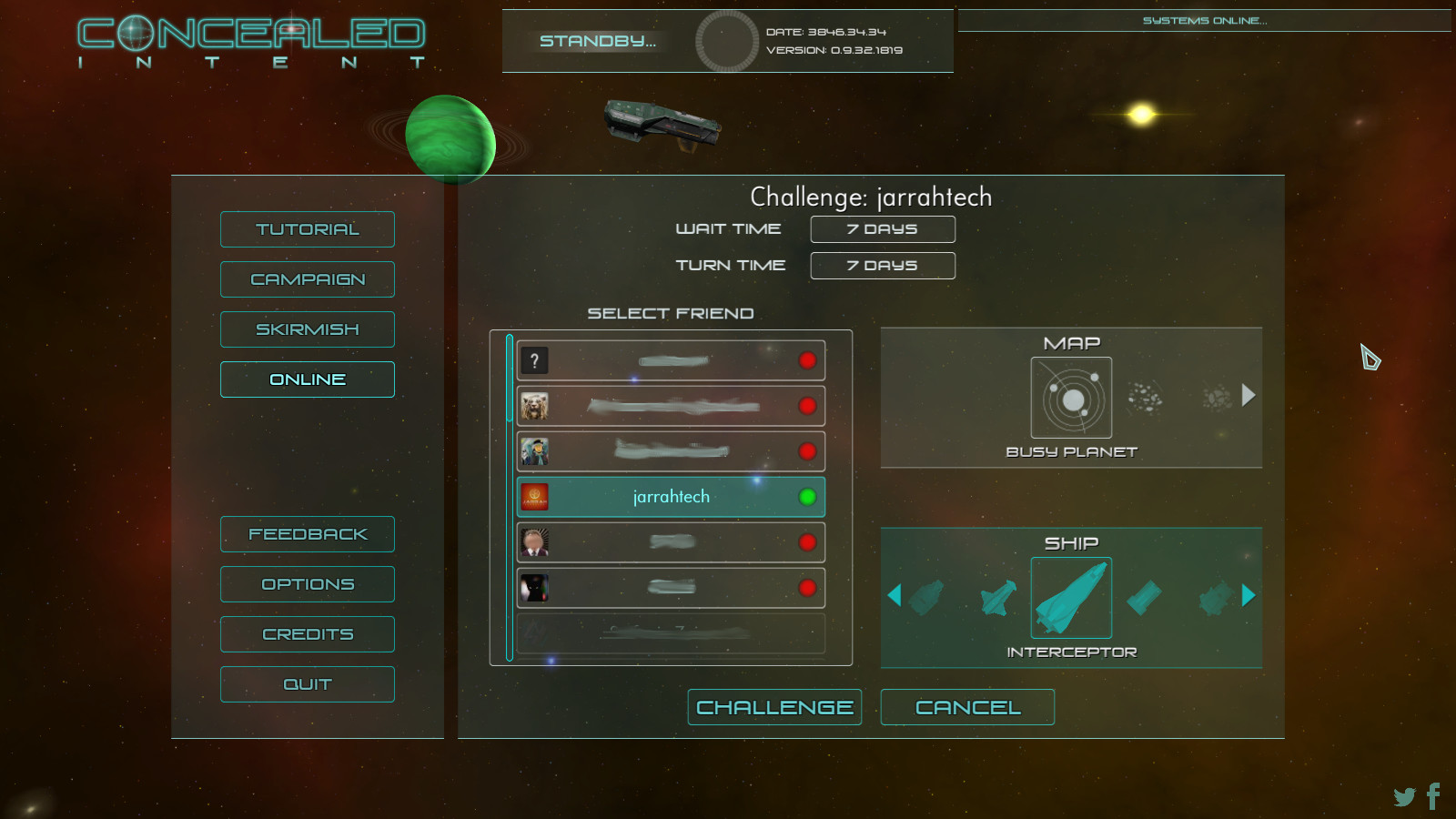
Task: Open the Facebook icon at bottom right
Action: coord(1434,794)
